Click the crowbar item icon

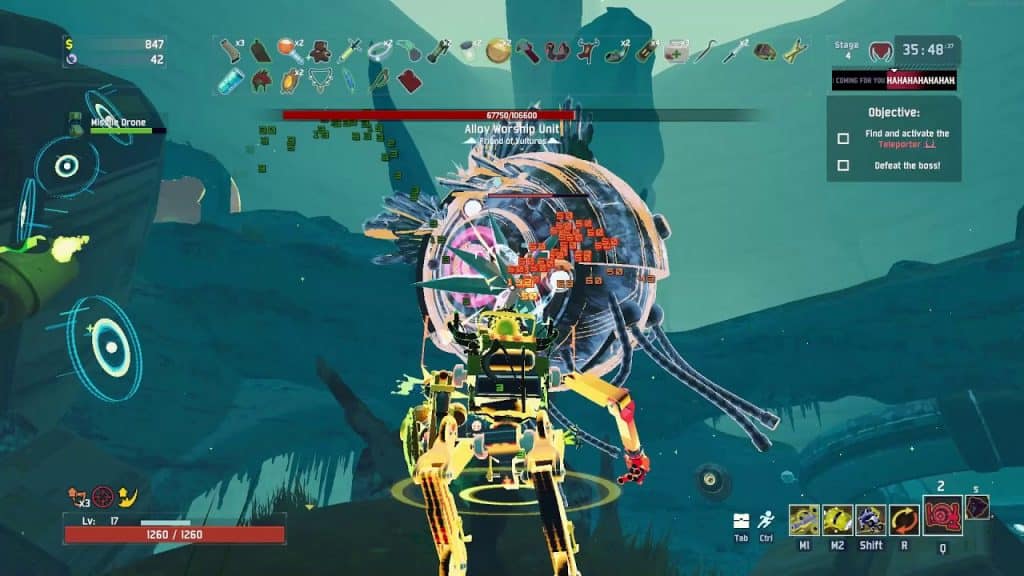point(705,49)
